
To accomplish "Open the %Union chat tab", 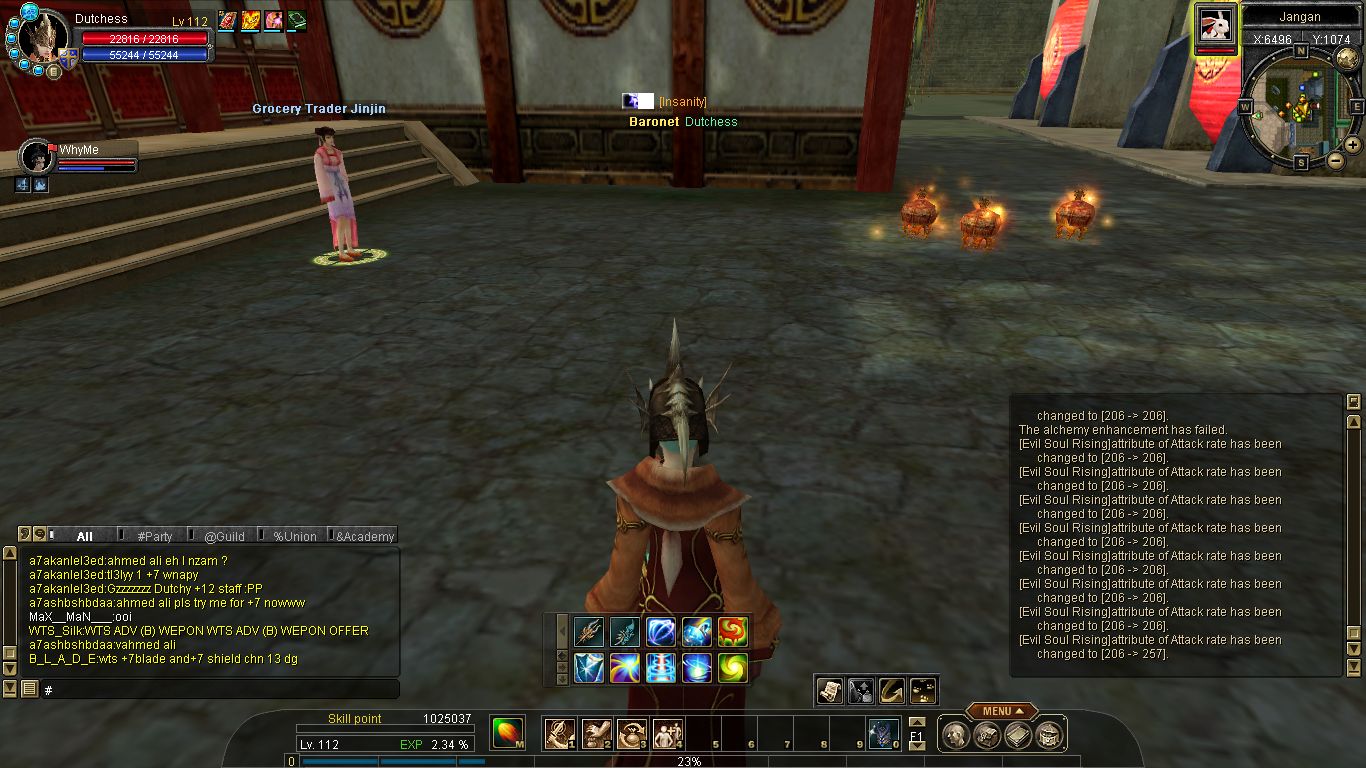I will pyautogui.click(x=294, y=536).
